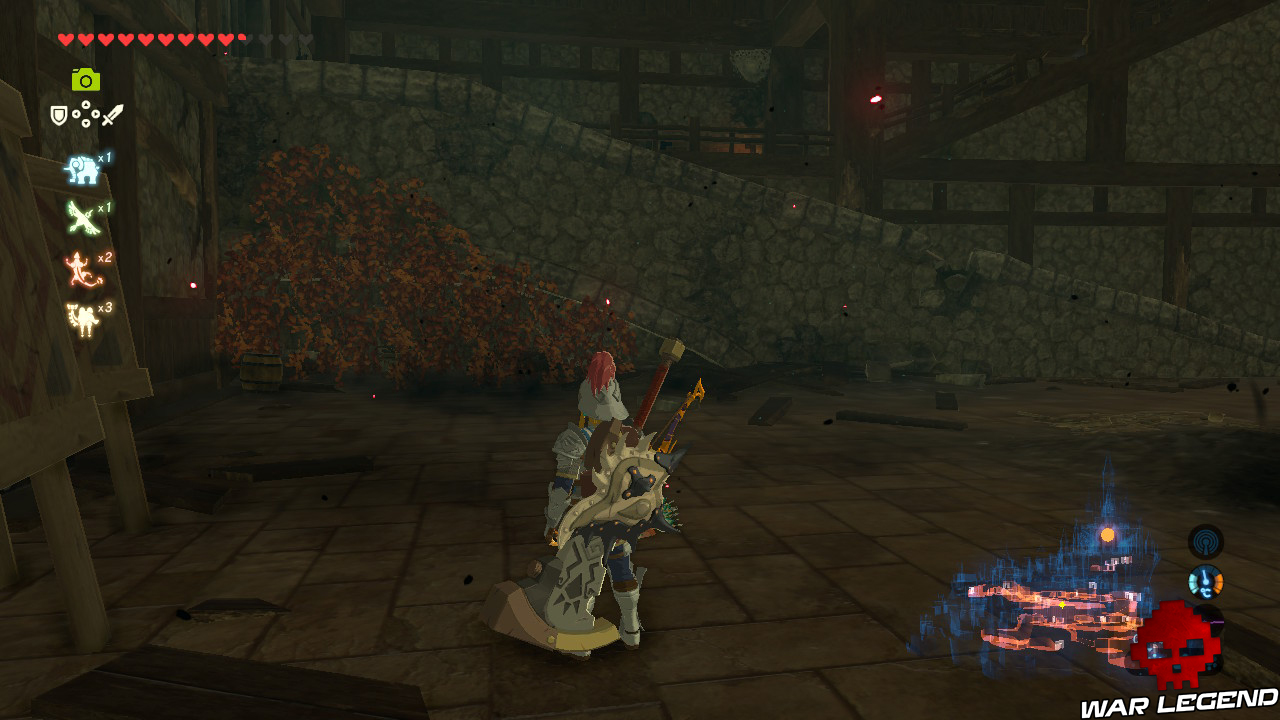Select the rightmost filled red heart

click(x=226, y=38)
